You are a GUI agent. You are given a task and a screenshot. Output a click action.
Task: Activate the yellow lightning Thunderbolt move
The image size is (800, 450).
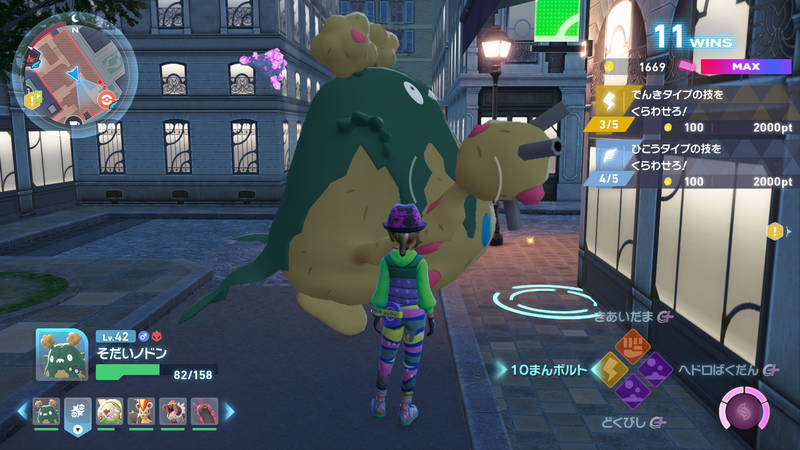pyautogui.click(x=610, y=370)
